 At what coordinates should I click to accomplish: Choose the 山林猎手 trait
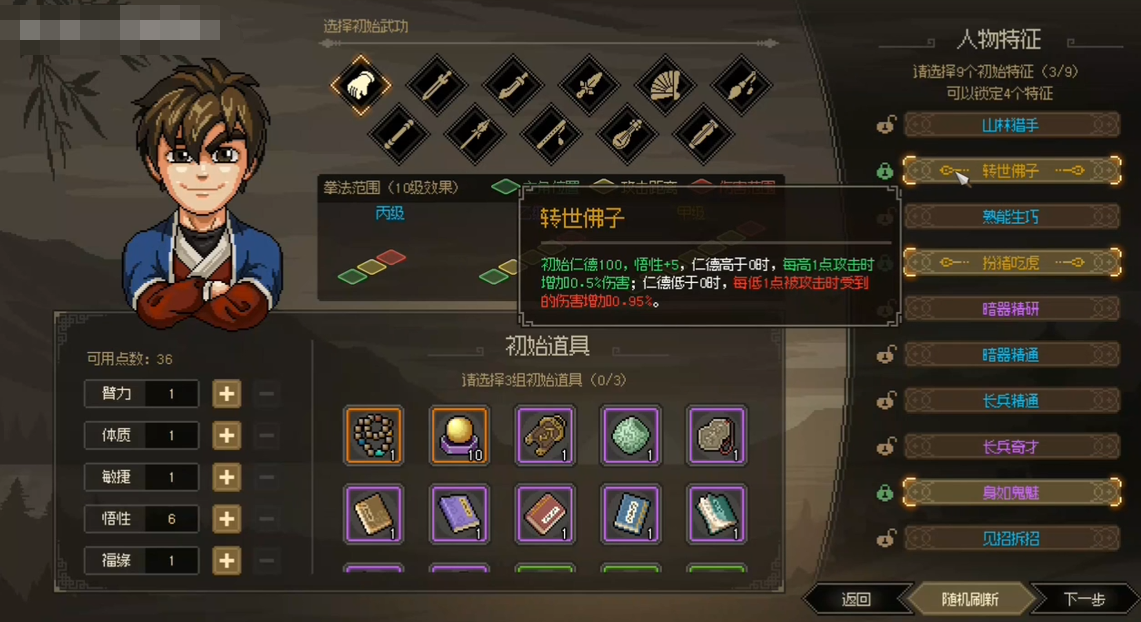point(1011,125)
